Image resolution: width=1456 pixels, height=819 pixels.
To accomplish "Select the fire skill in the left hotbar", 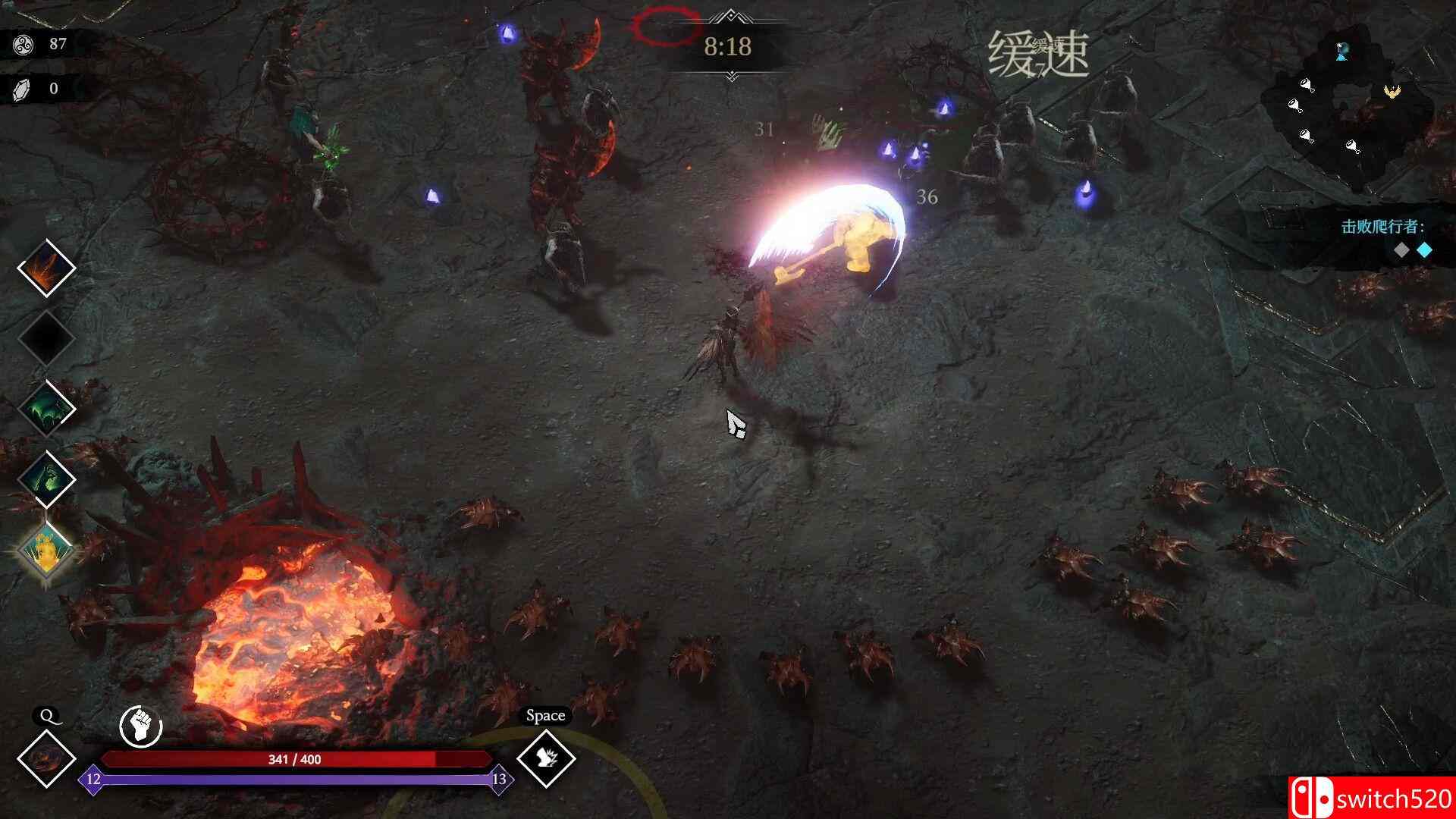I will pos(45,269).
